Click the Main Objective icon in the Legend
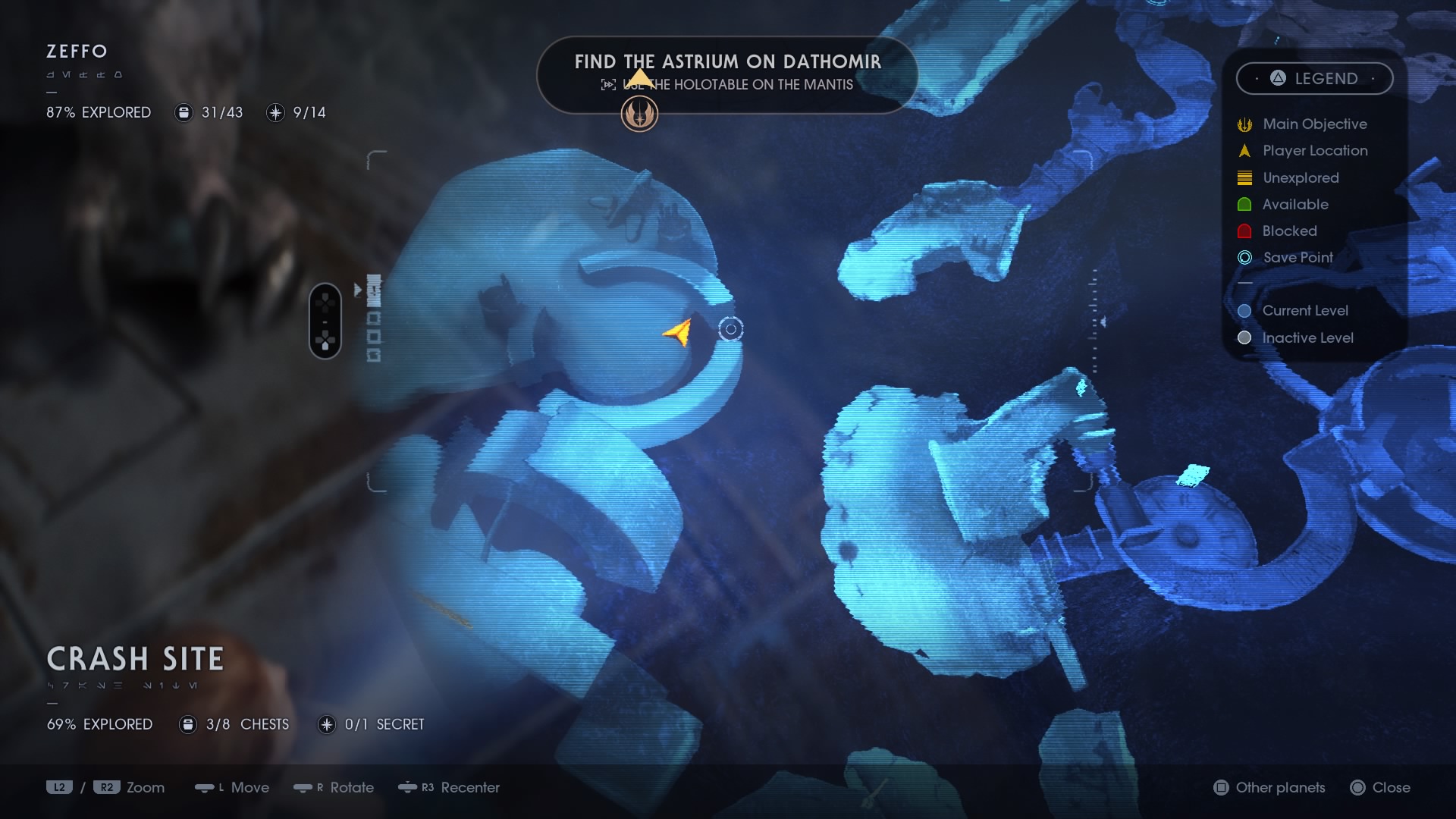1456x819 pixels. point(1244,124)
